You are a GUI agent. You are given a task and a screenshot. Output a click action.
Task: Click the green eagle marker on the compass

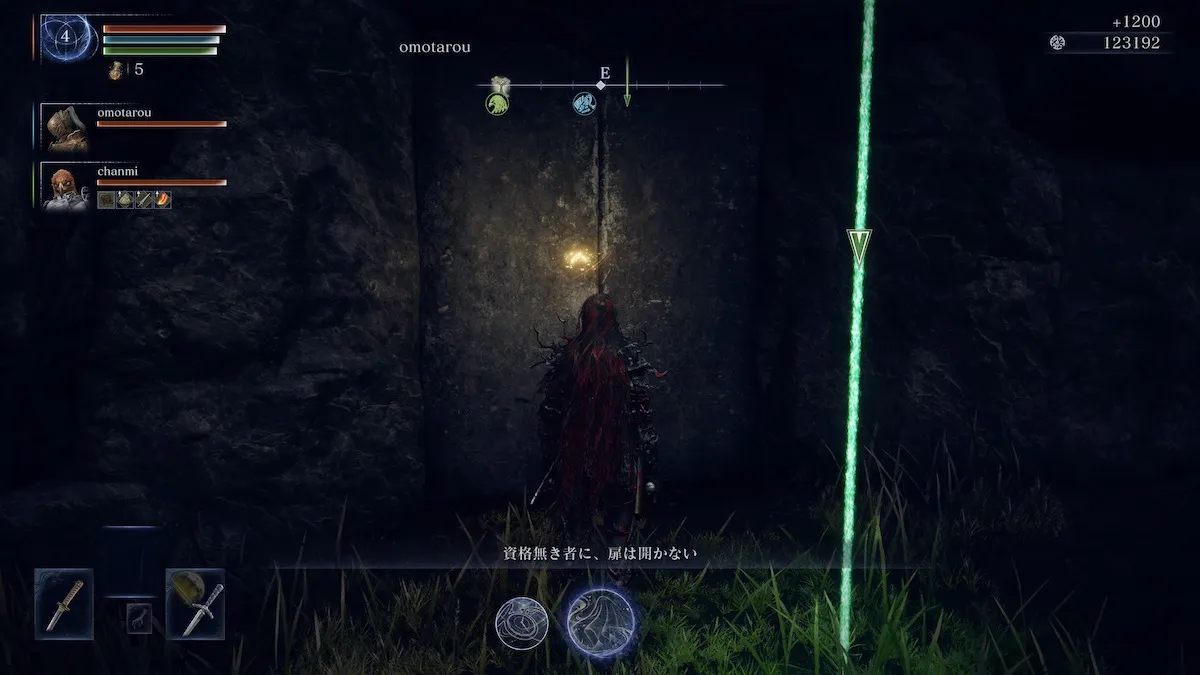[497, 103]
